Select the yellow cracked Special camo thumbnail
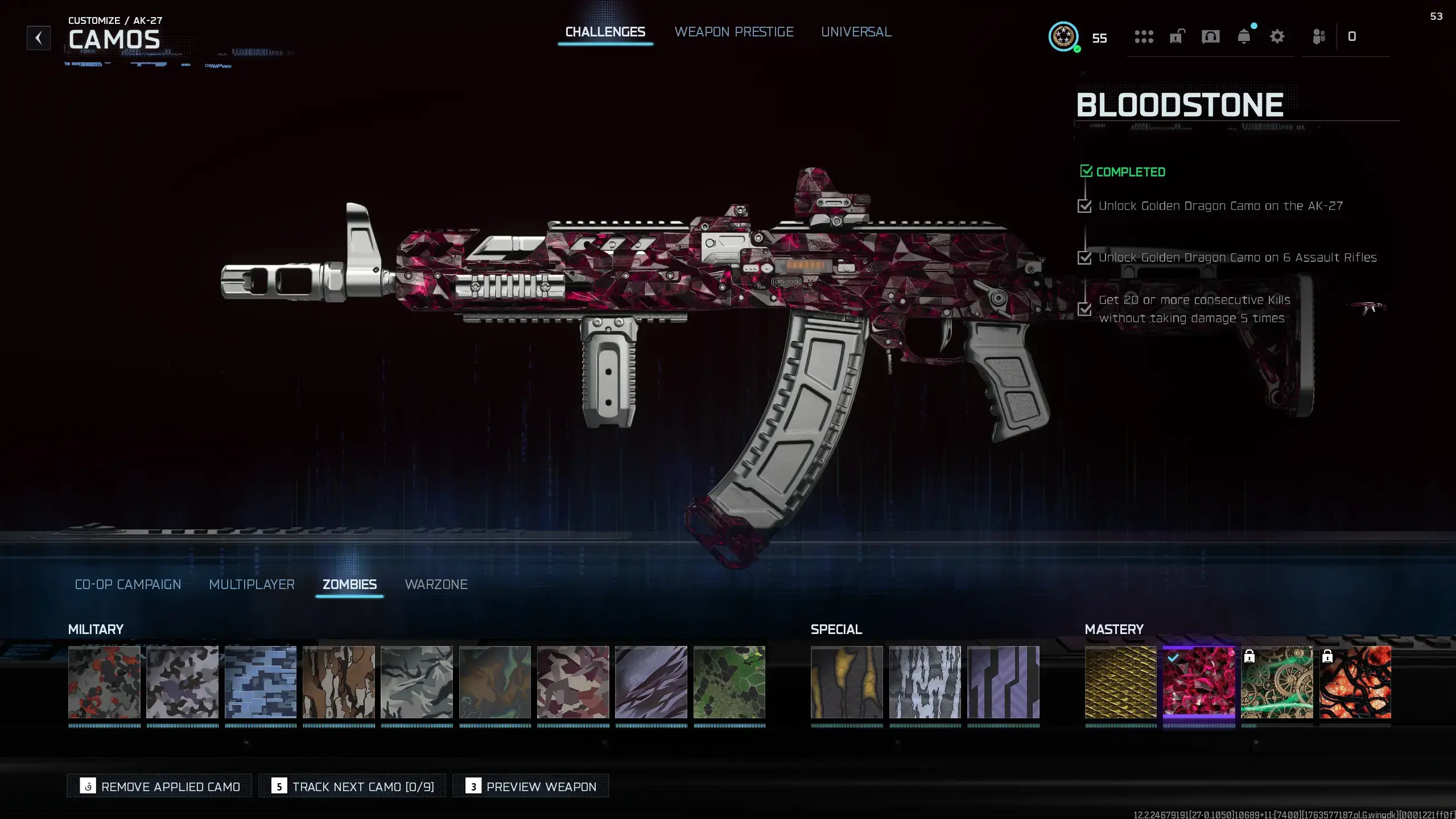Image resolution: width=1456 pixels, height=819 pixels. pos(846,684)
